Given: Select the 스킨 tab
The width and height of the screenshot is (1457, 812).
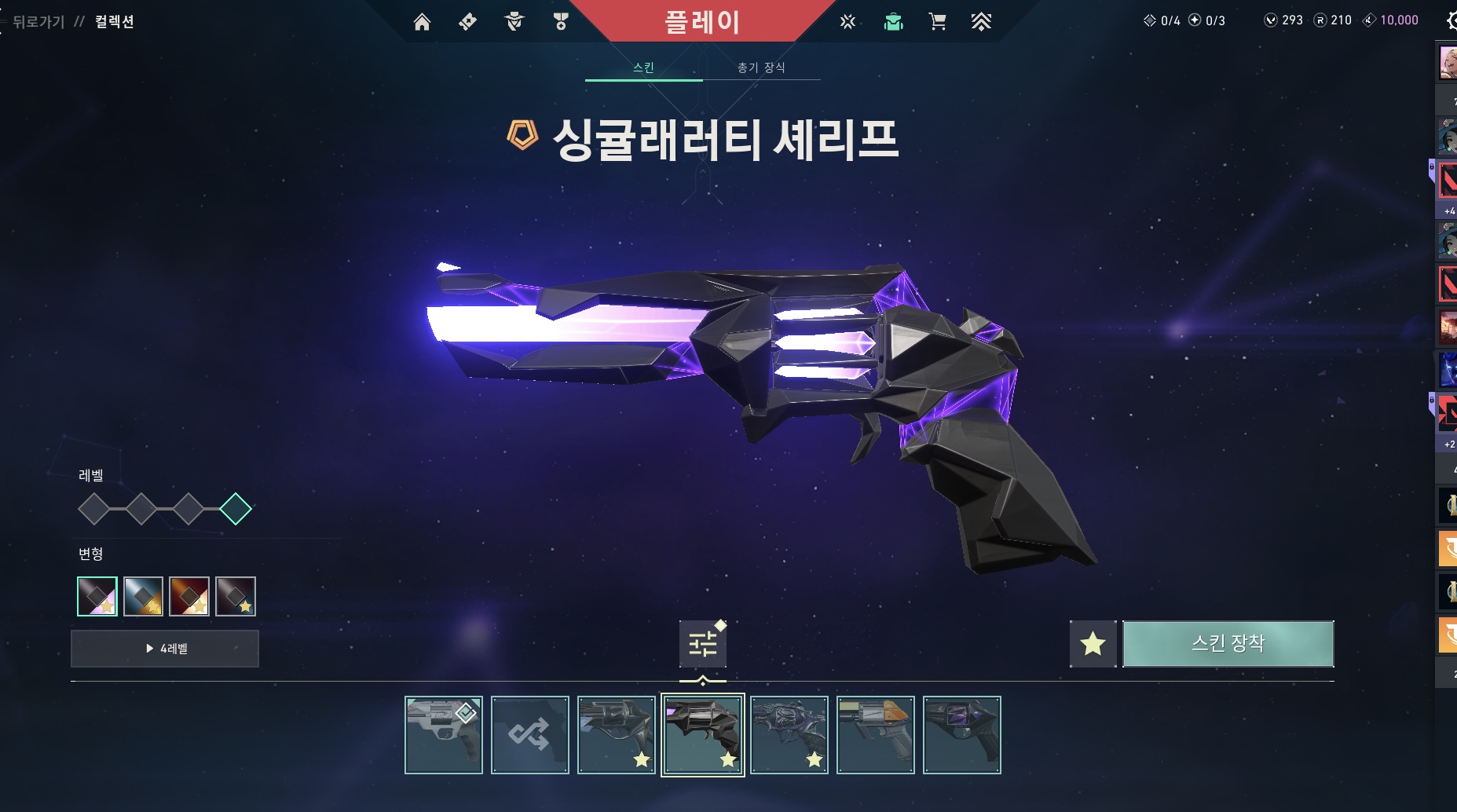Looking at the screenshot, I should pyautogui.click(x=643, y=68).
